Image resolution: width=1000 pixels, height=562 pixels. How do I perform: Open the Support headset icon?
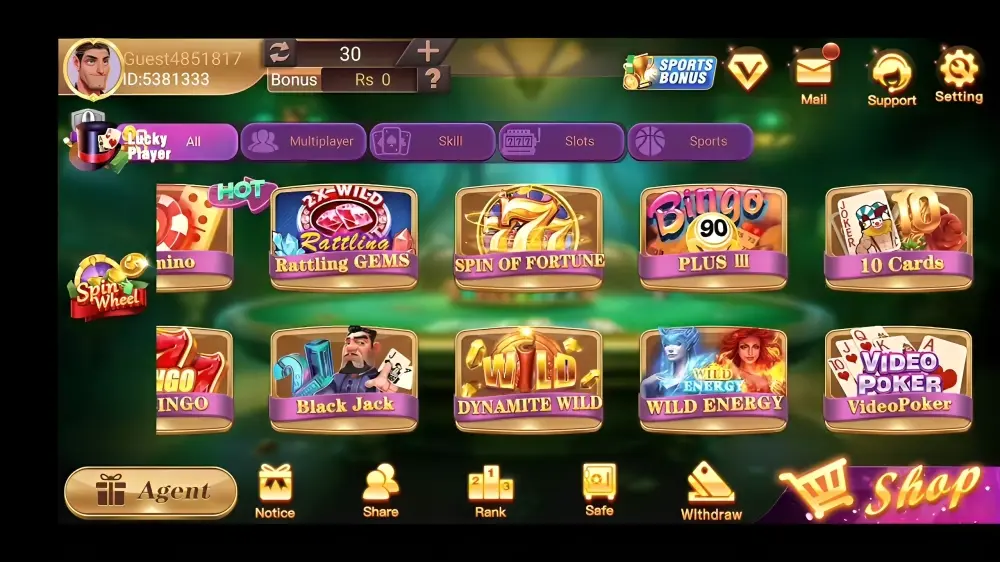(x=891, y=78)
